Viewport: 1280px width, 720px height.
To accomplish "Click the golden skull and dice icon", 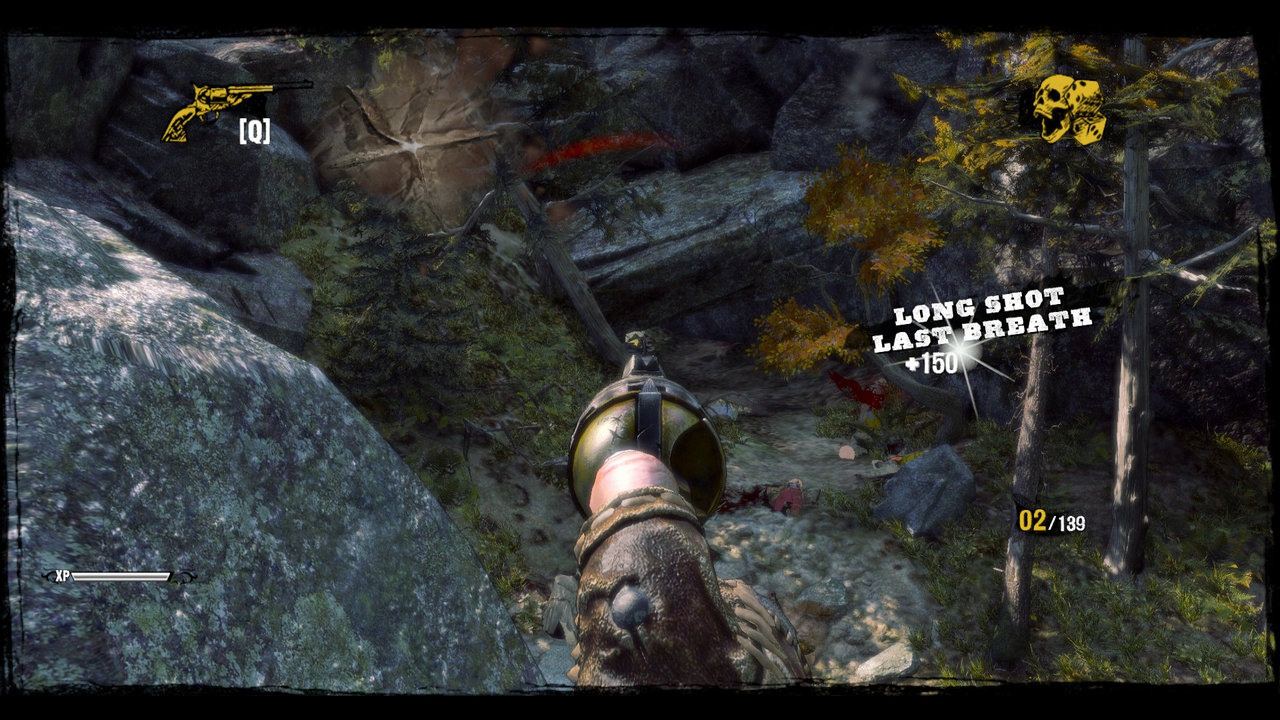I will point(1069,109).
